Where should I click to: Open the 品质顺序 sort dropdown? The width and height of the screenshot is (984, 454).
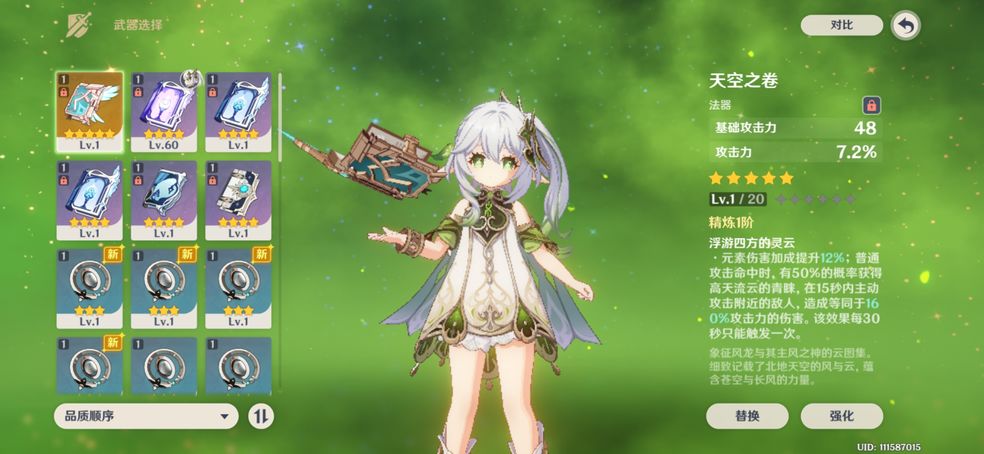(x=145, y=416)
